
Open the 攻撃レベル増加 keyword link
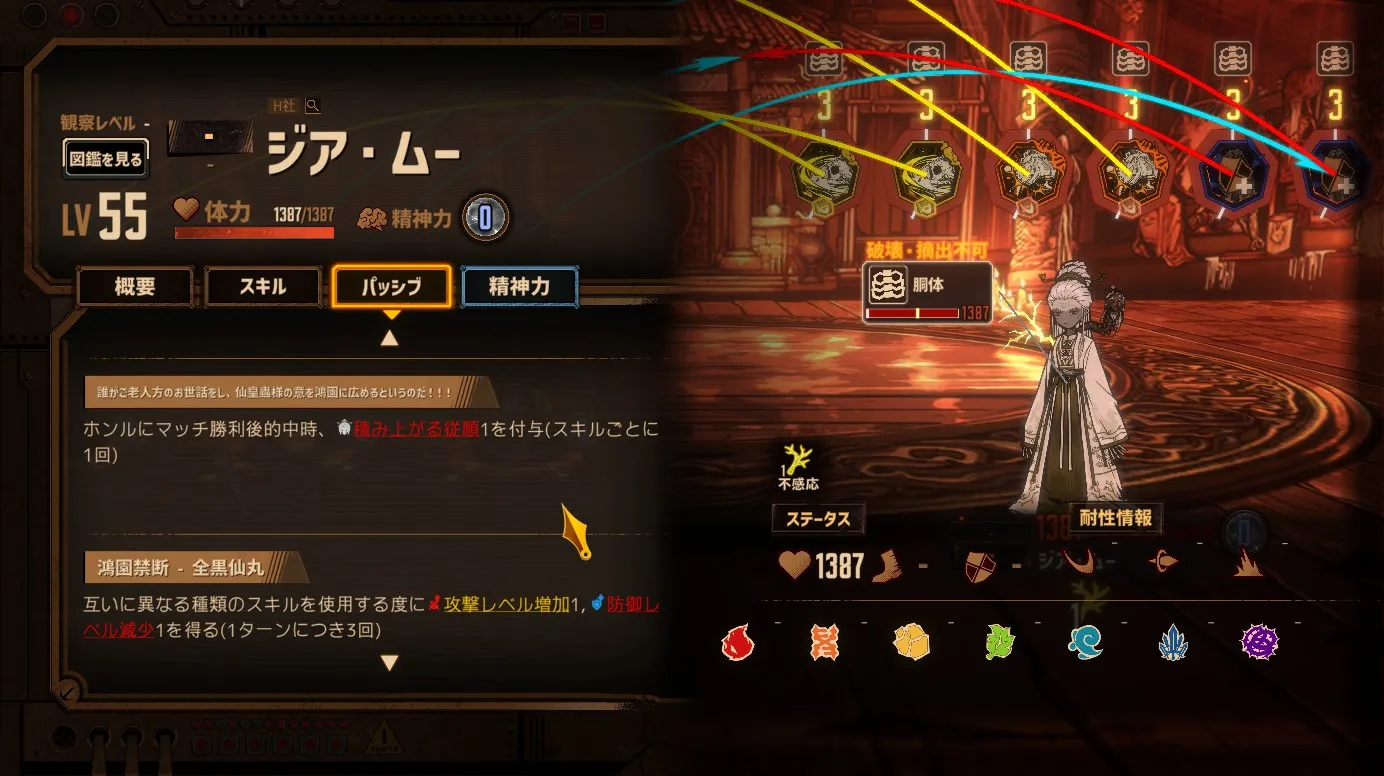[x=506, y=604]
